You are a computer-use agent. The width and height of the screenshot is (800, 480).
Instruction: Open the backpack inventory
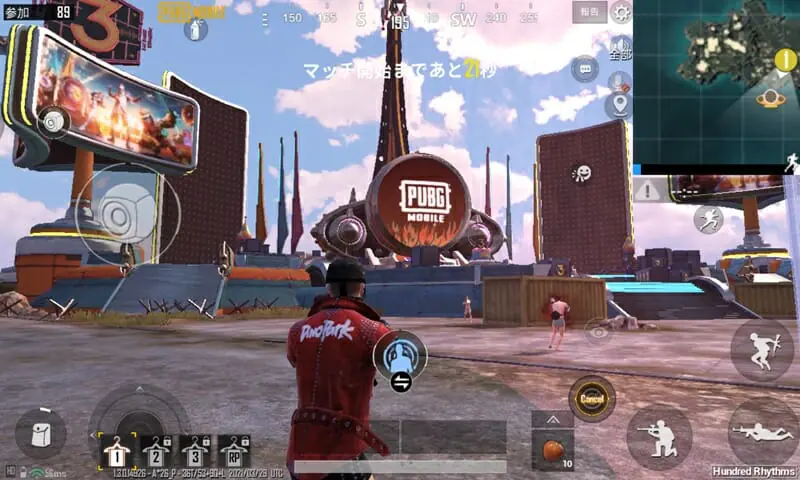[x=41, y=433]
